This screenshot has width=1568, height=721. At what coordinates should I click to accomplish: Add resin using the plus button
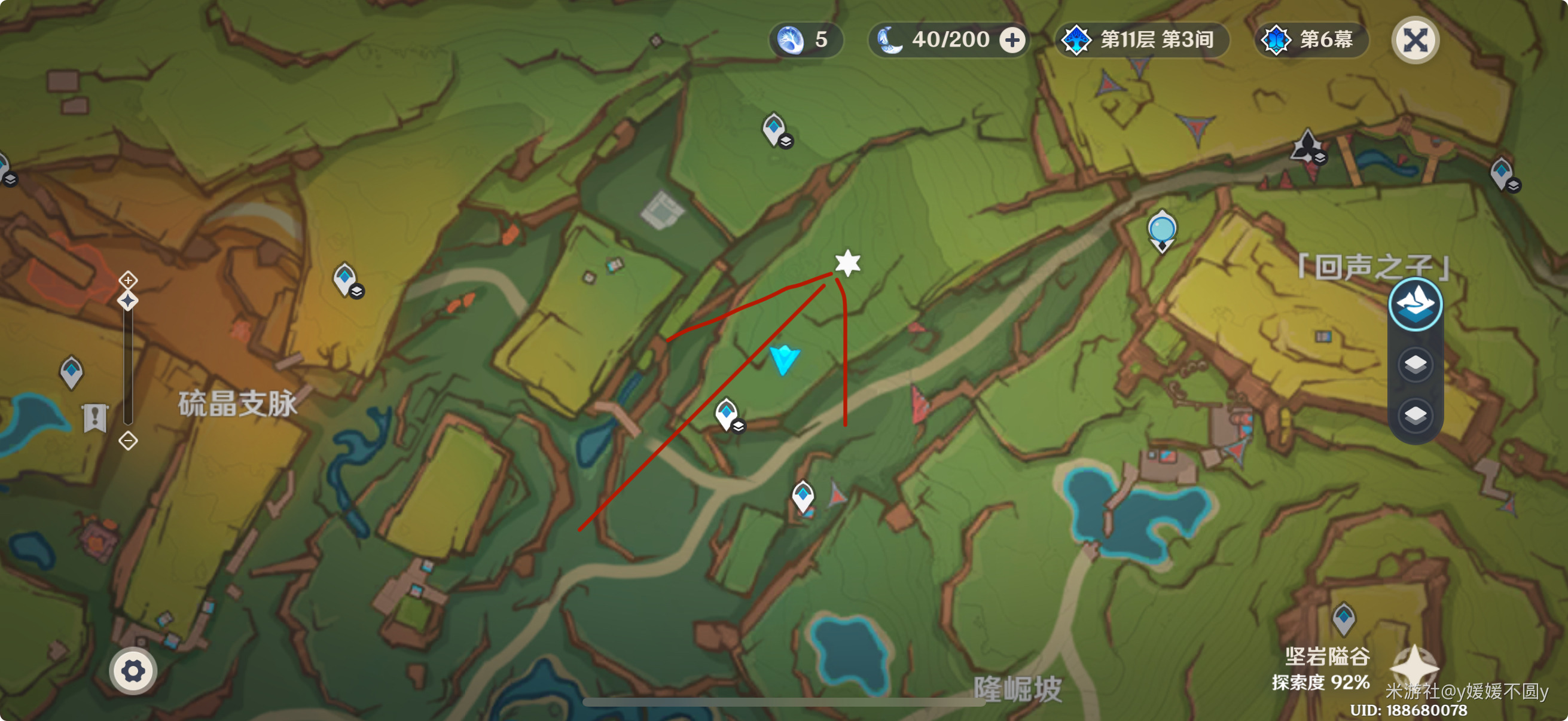pyautogui.click(x=1012, y=40)
